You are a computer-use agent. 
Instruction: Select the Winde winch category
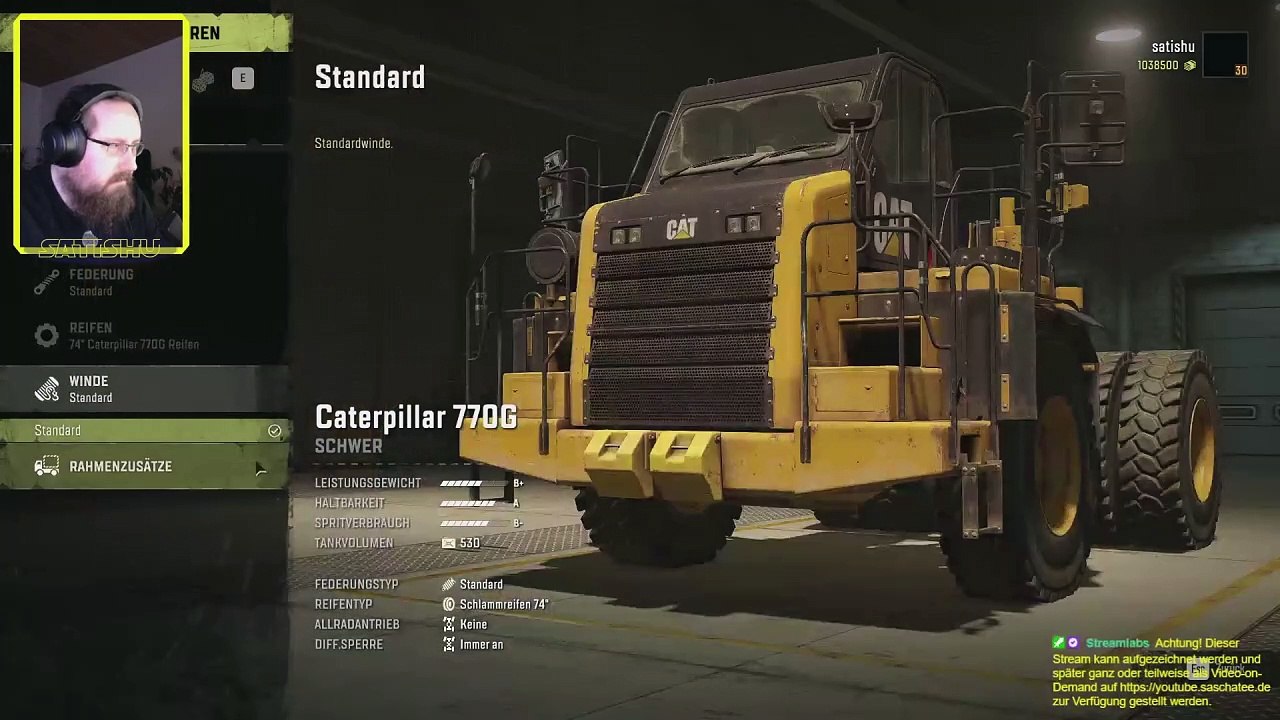point(145,388)
